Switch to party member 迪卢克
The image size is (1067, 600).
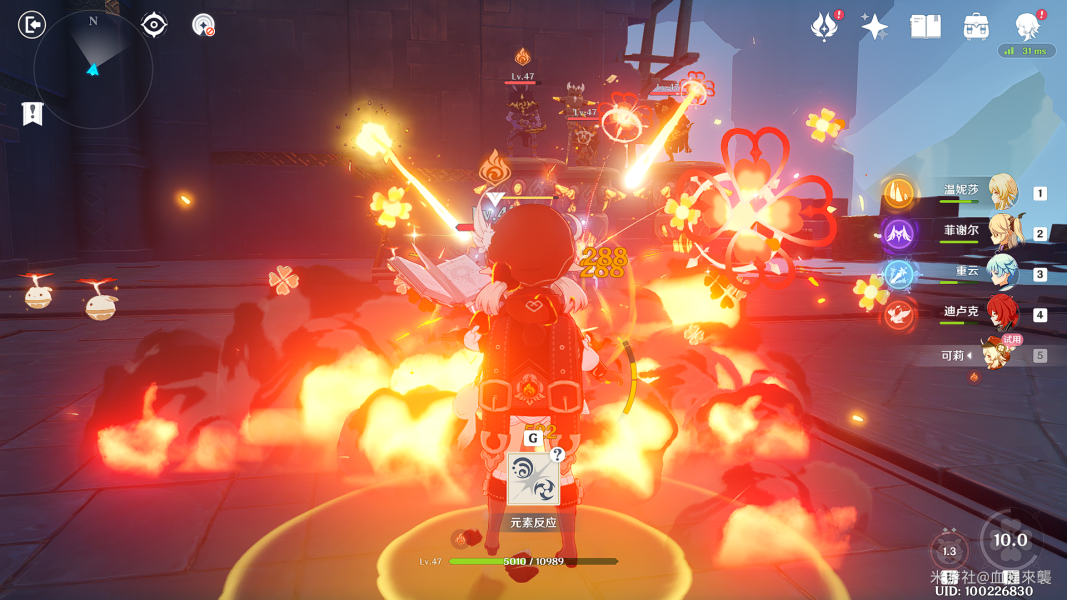[x=1000, y=313]
